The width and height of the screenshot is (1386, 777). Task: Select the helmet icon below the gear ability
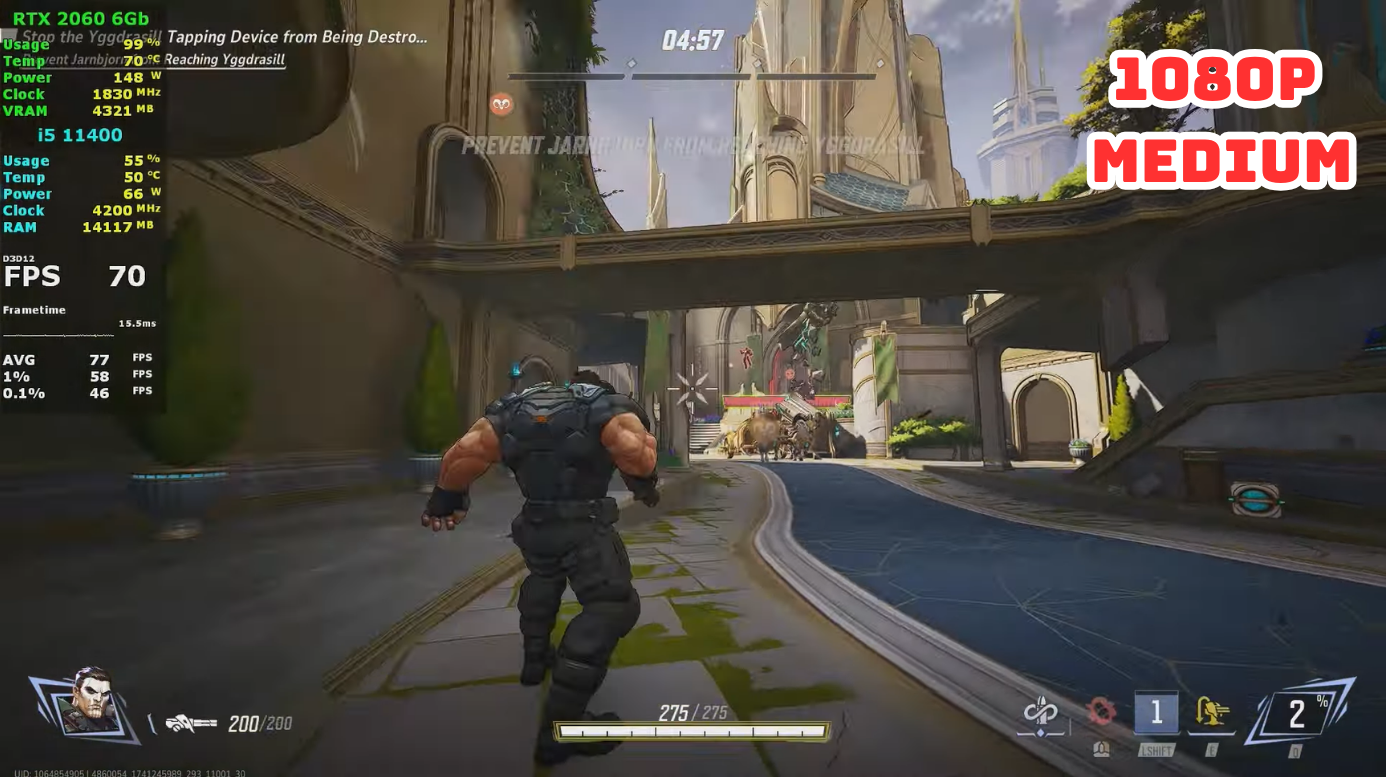pos(1103,748)
